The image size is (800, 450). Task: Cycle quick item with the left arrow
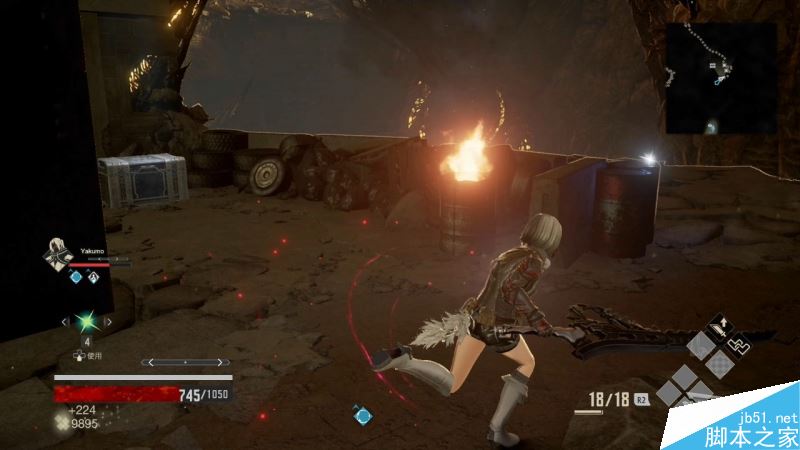coord(66,322)
